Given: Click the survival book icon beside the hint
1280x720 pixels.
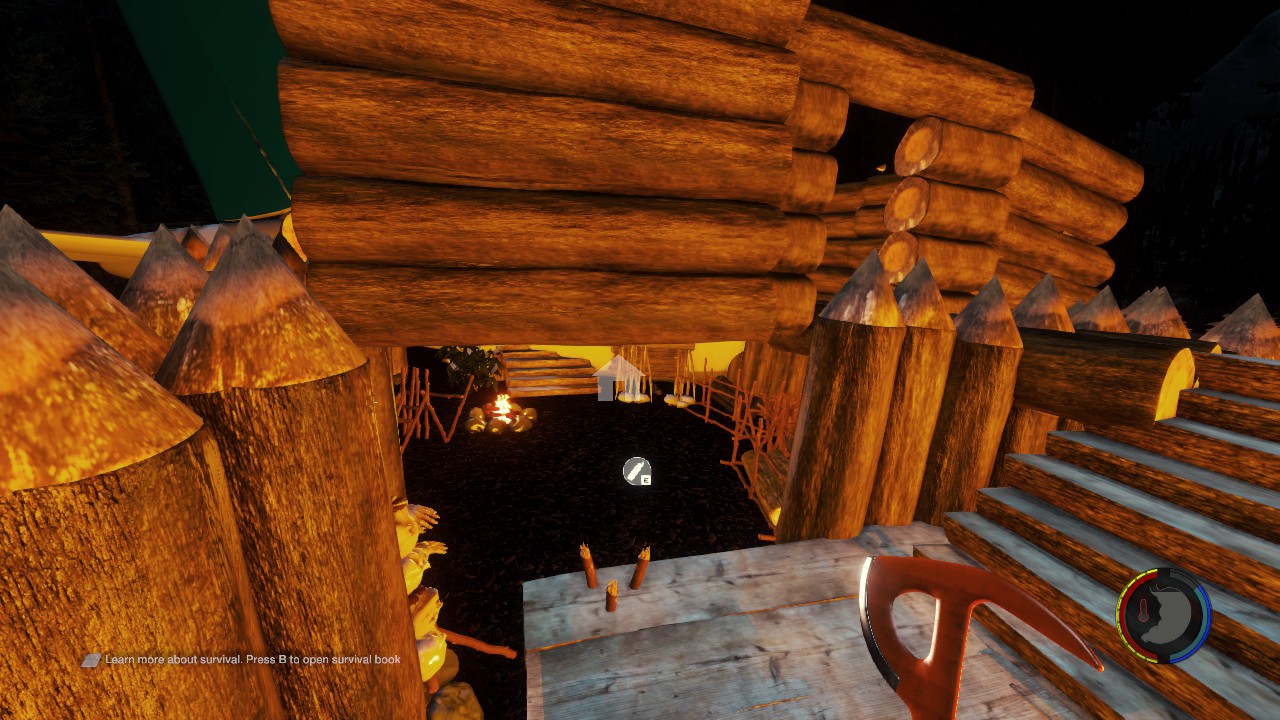Looking at the screenshot, I should (91, 660).
